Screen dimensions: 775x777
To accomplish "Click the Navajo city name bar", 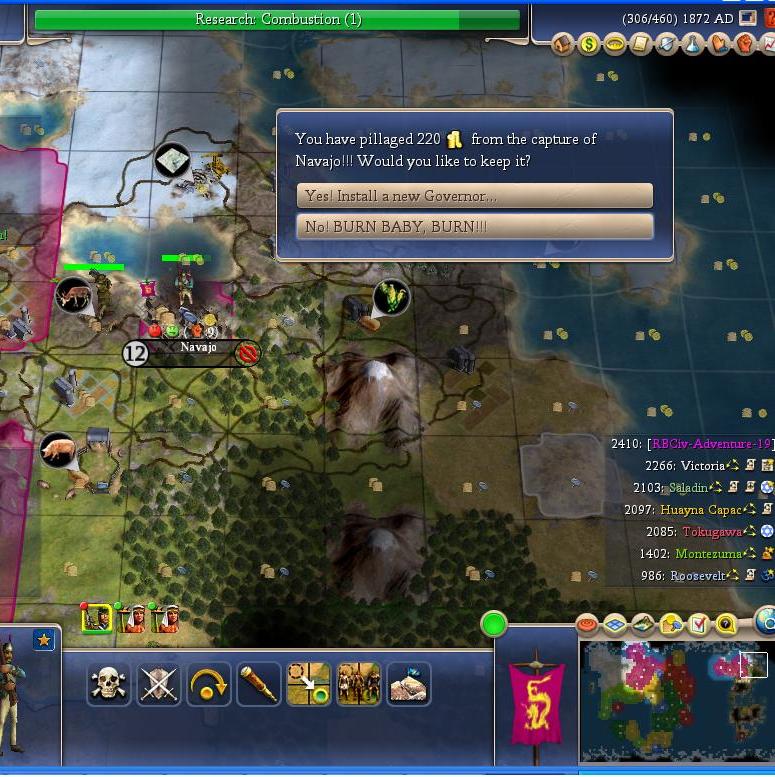I will pyautogui.click(x=196, y=348).
